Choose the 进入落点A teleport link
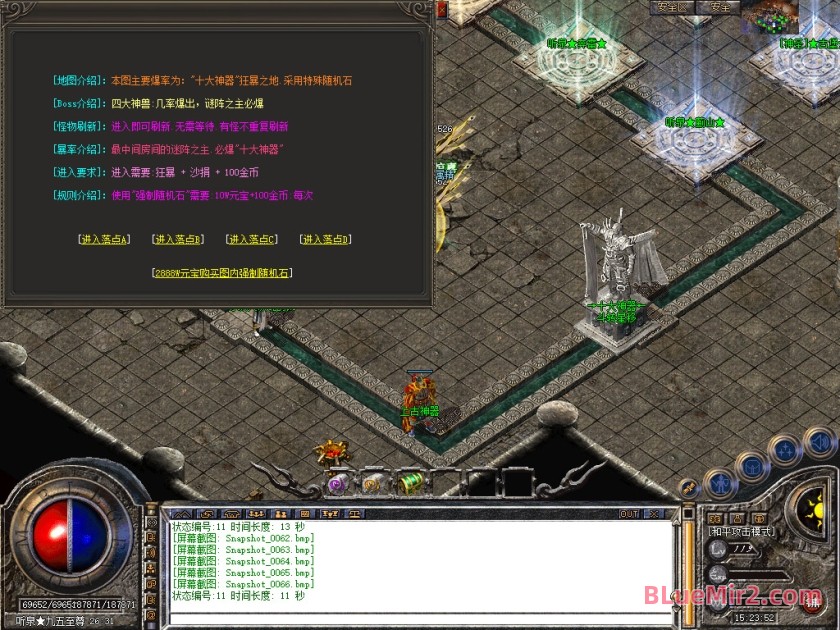The height and width of the screenshot is (630, 840). [x=104, y=239]
